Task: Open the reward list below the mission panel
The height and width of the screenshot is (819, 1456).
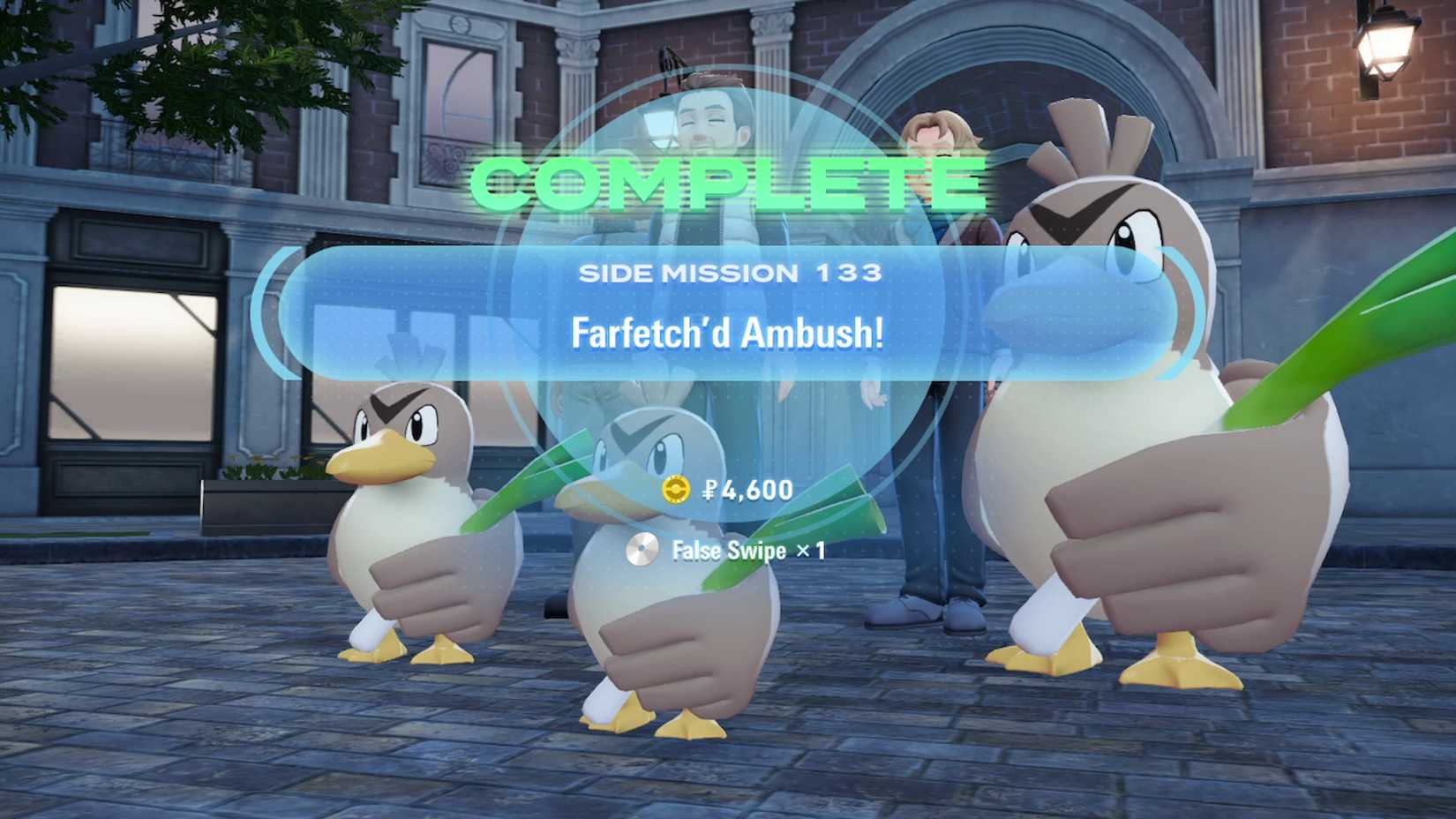Action: coord(732,521)
